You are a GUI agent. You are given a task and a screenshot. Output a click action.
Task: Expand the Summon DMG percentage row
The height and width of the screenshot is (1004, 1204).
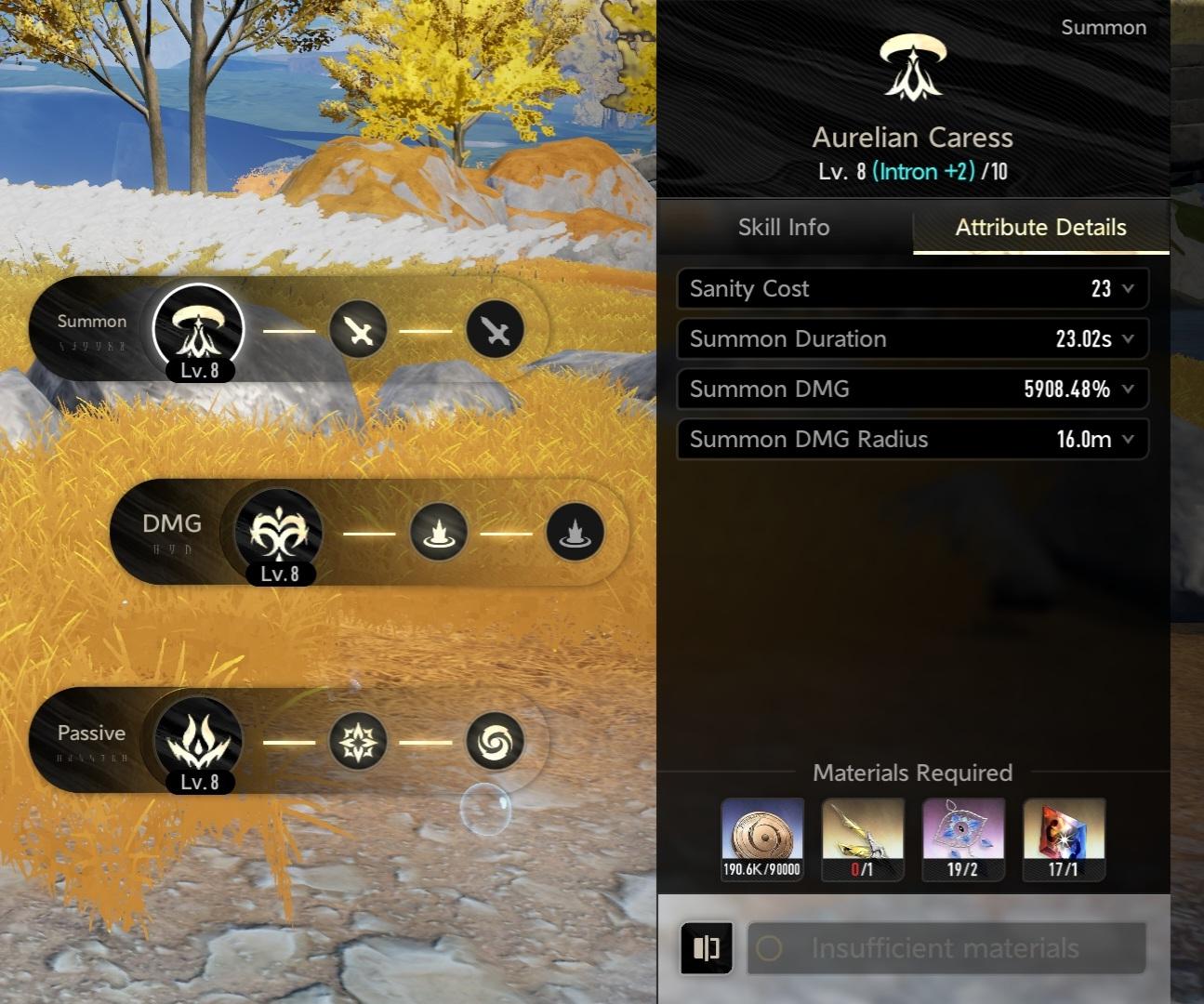click(1128, 390)
